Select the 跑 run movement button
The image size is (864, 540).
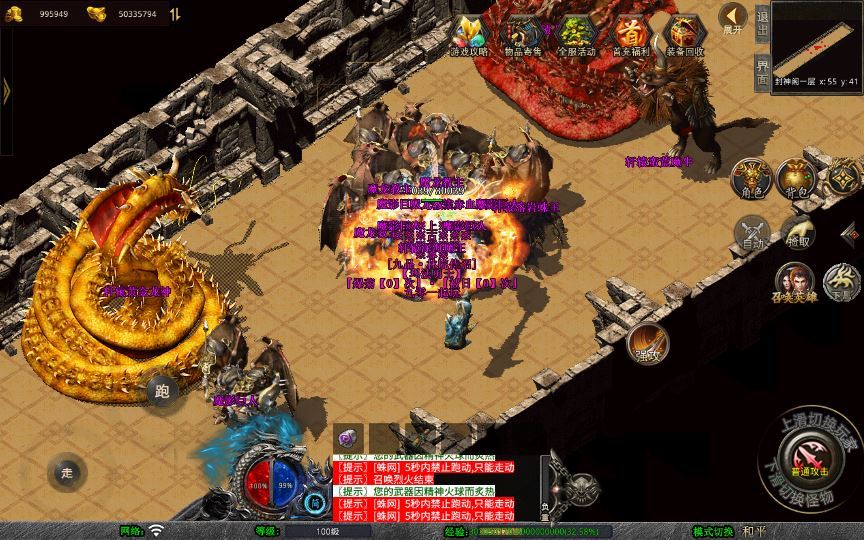[163, 391]
